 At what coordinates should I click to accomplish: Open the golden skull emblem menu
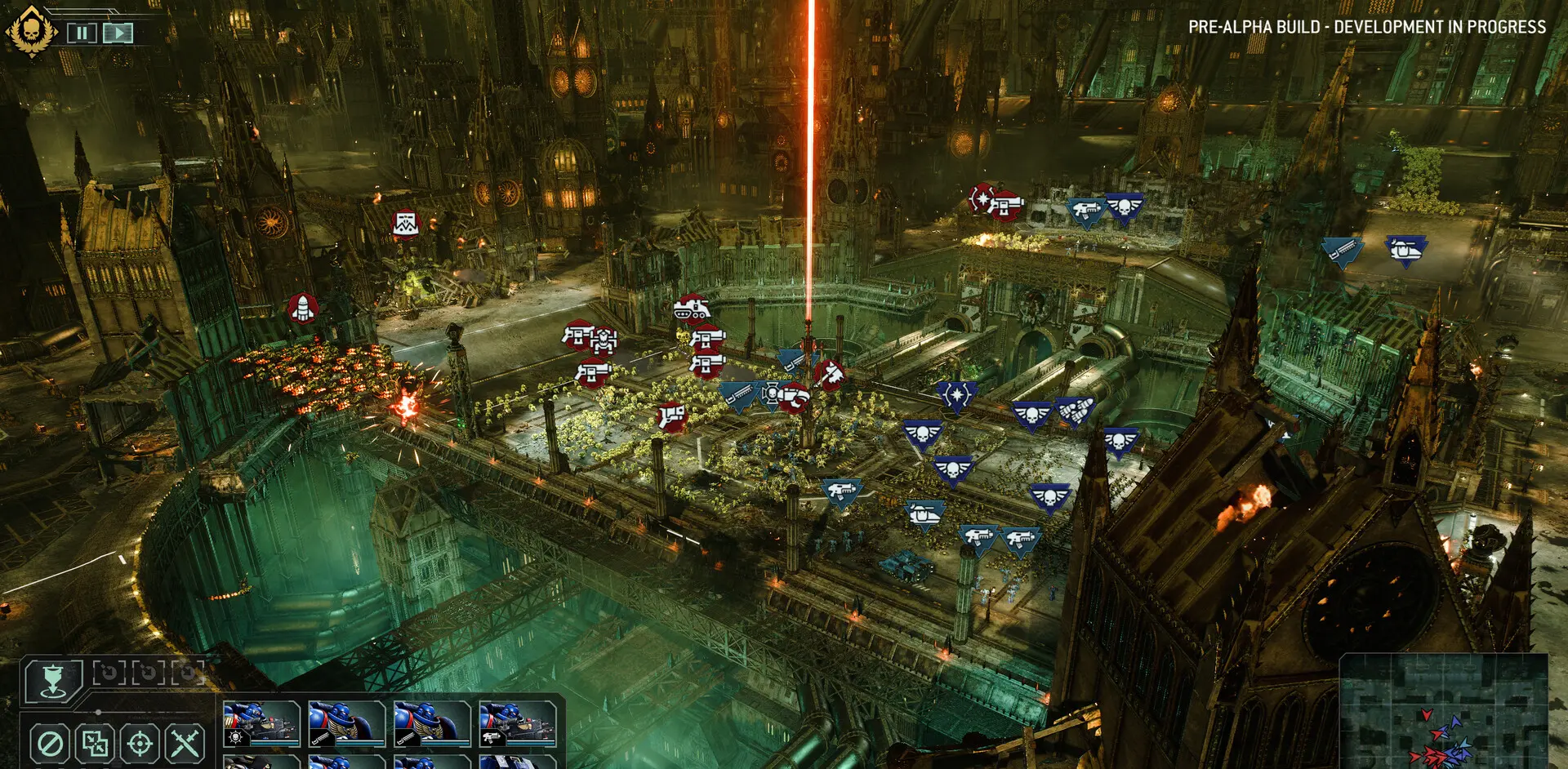point(32,31)
